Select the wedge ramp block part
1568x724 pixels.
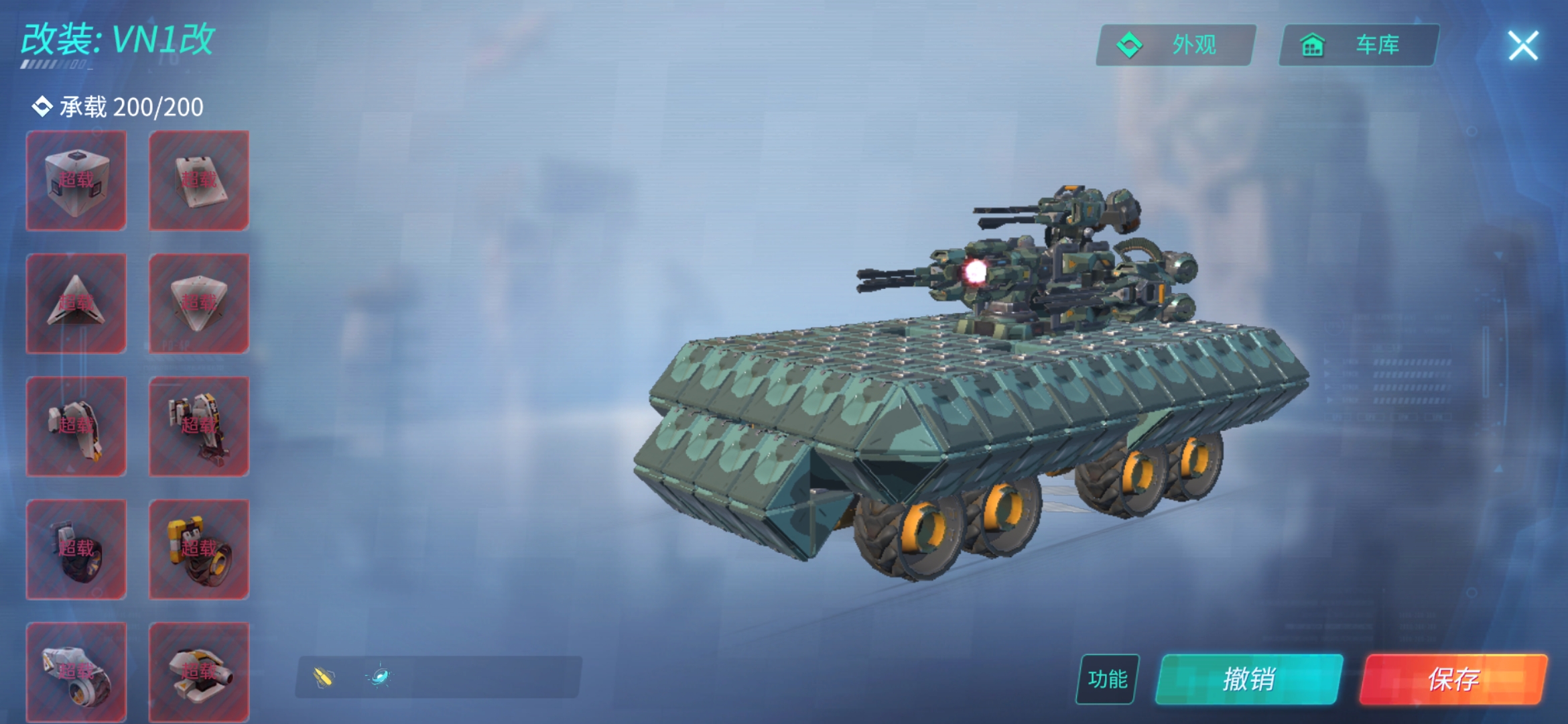(198, 179)
